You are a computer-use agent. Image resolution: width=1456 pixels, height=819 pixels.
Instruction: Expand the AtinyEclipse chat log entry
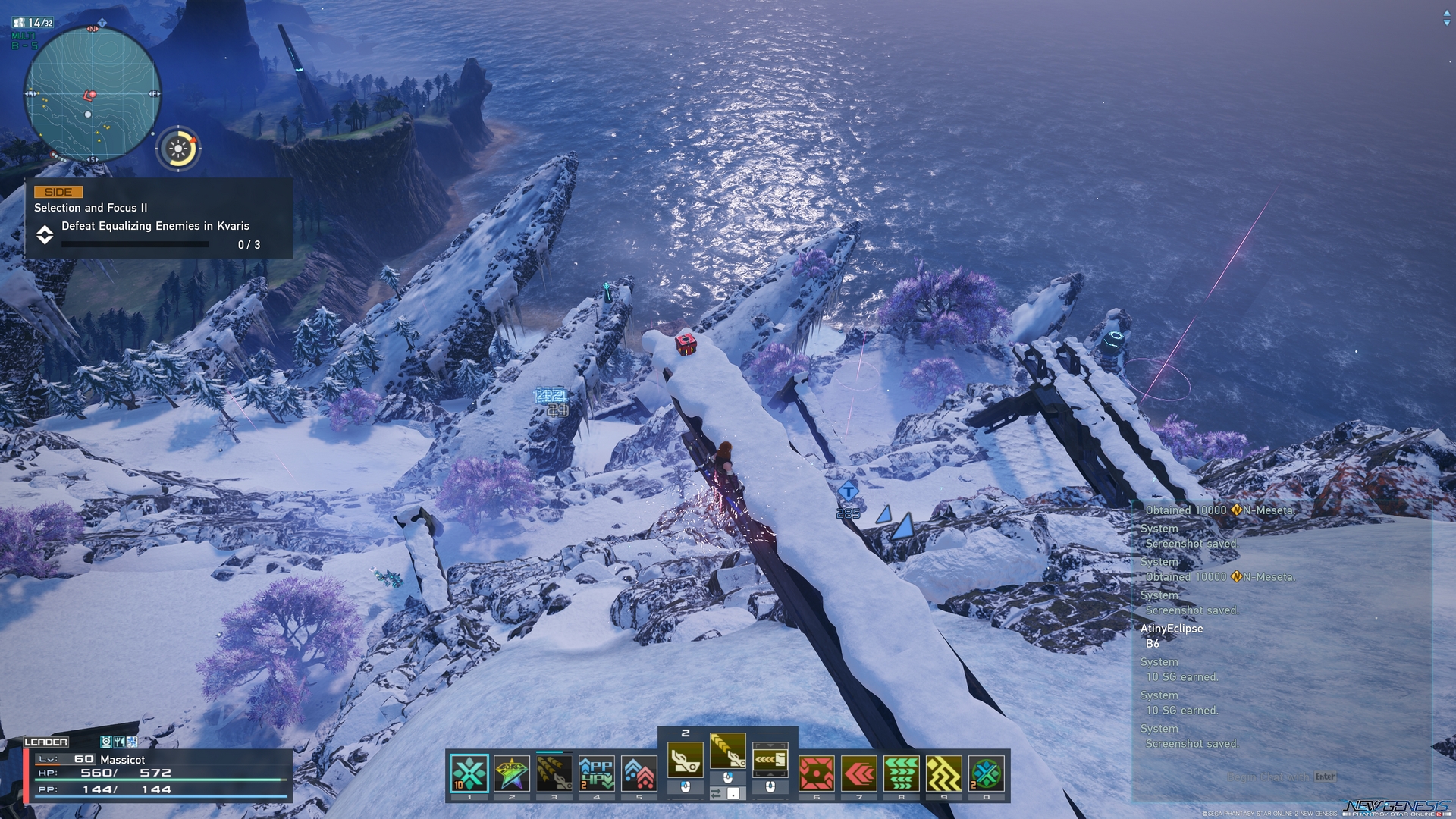1172,629
